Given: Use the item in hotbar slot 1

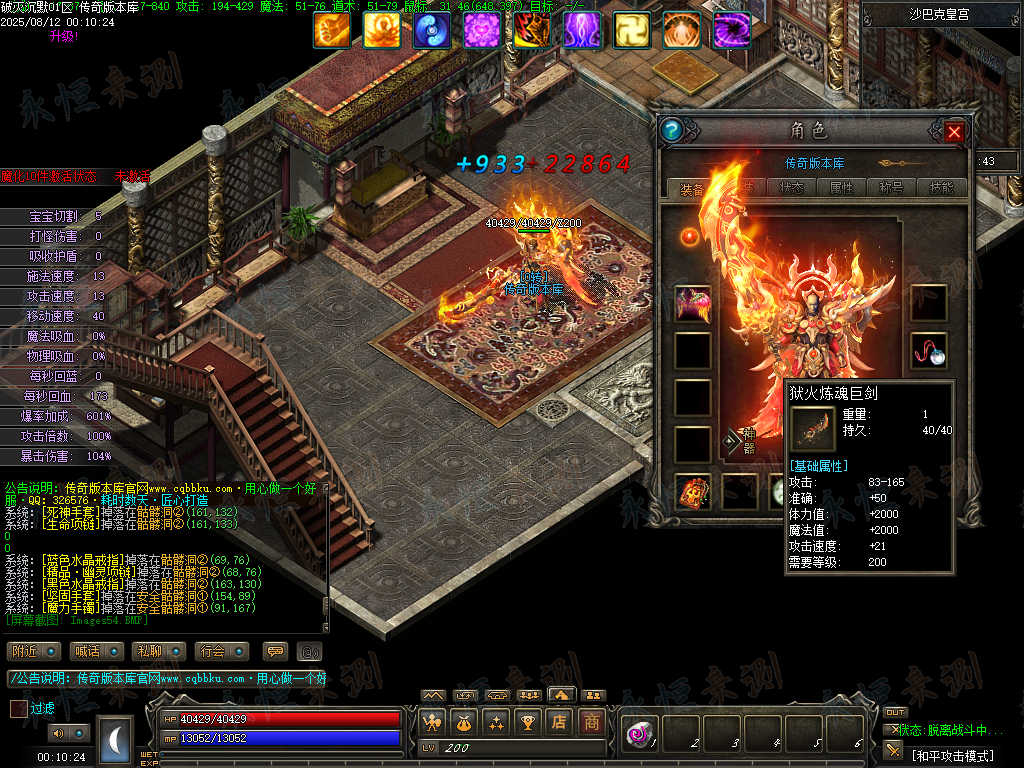Looking at the screenshot, I should 639,735.
